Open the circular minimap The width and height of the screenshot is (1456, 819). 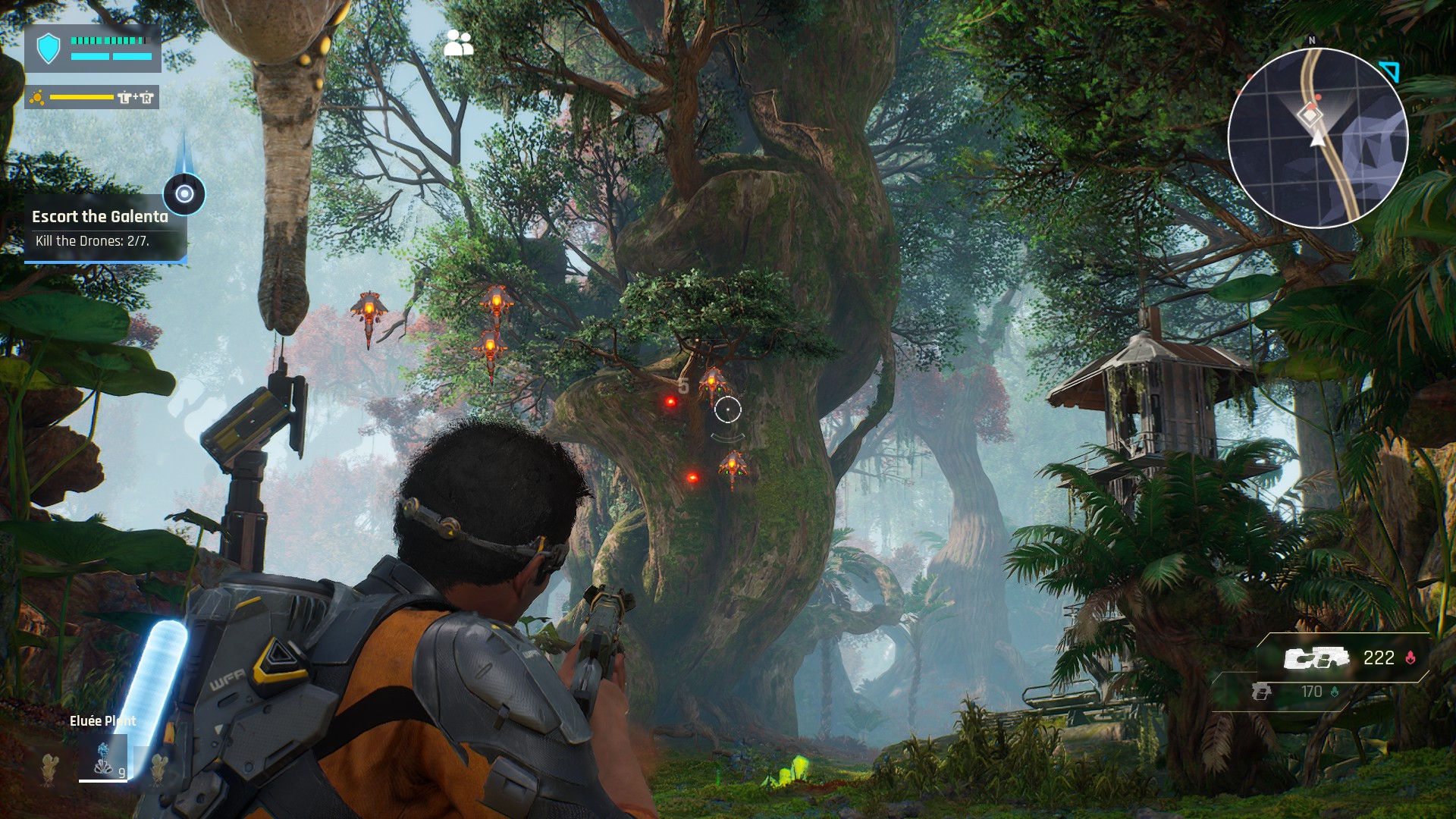[1318, 138]
